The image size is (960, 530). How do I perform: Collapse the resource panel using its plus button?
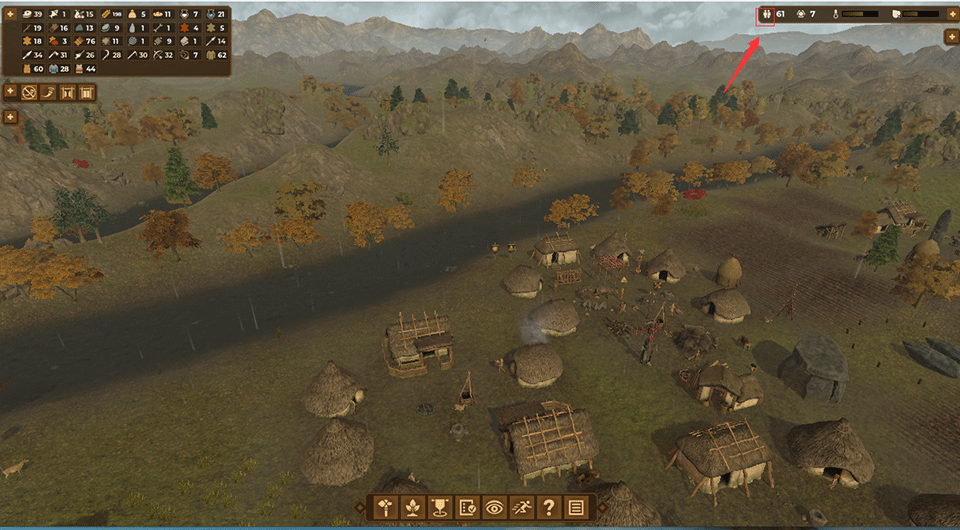pyautogui.click(x=10, y=14)
